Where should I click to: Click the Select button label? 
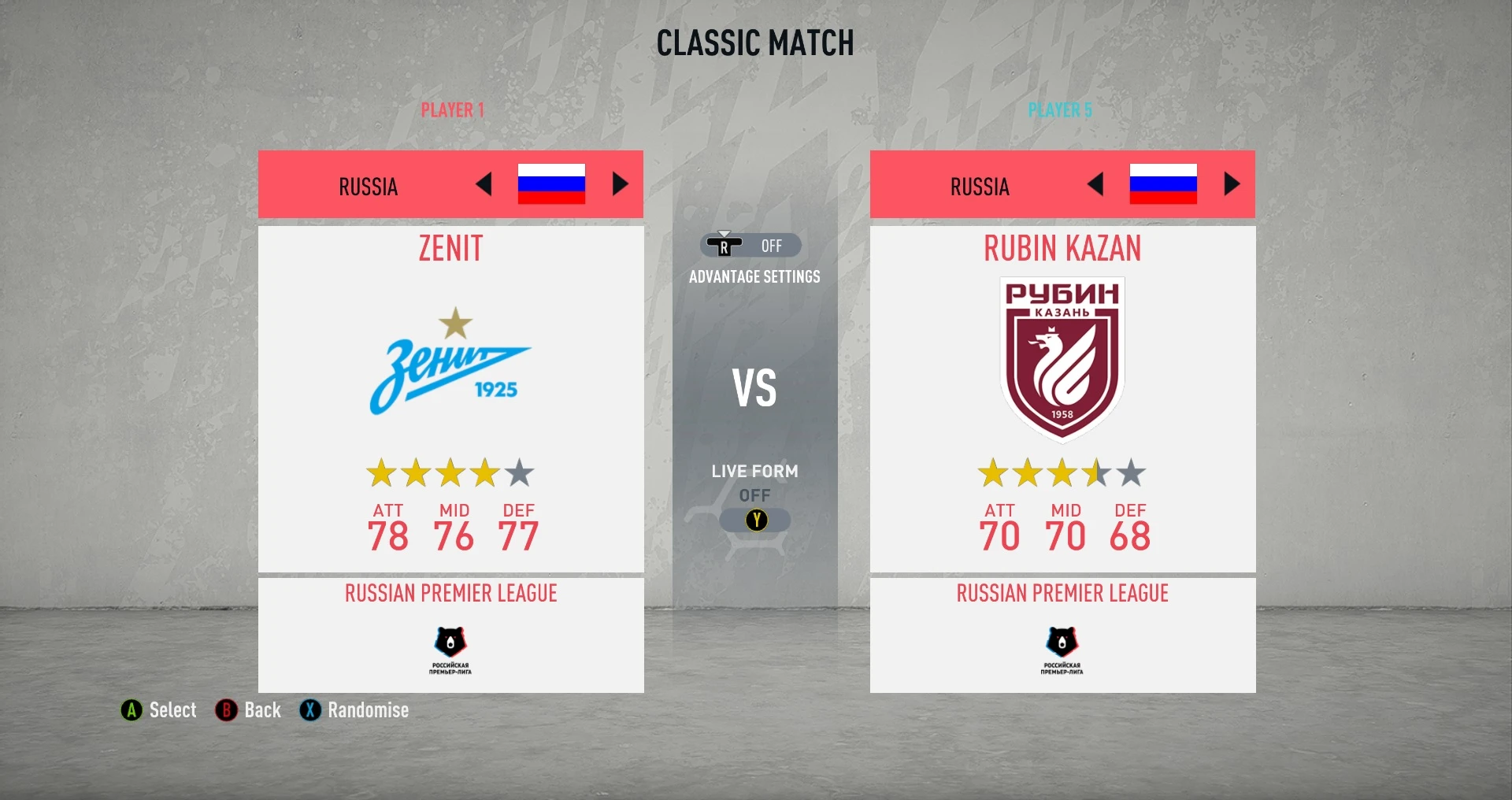172,710
